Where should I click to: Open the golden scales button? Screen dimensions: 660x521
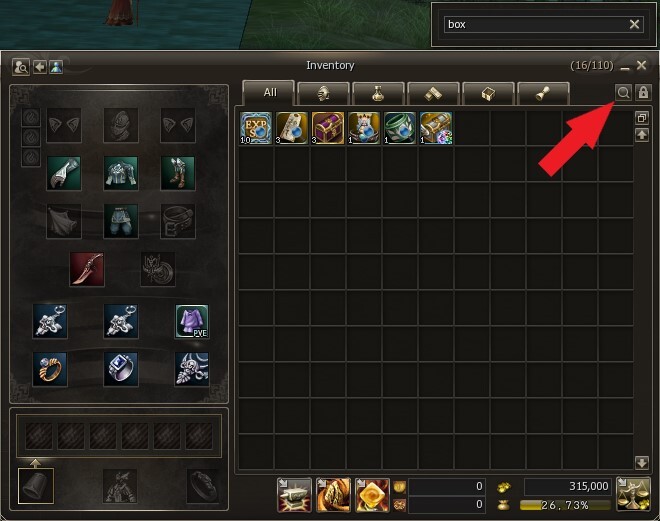tap(633, 493)
